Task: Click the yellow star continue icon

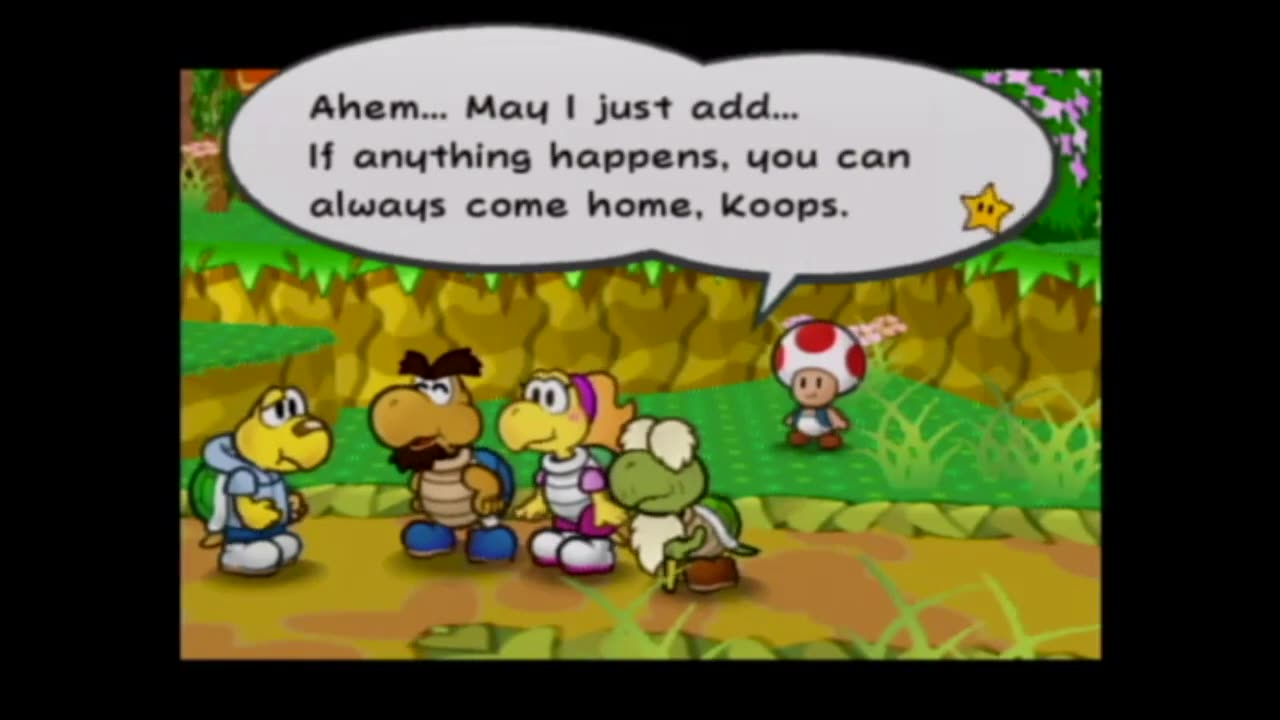Action: tap(986, 208)
